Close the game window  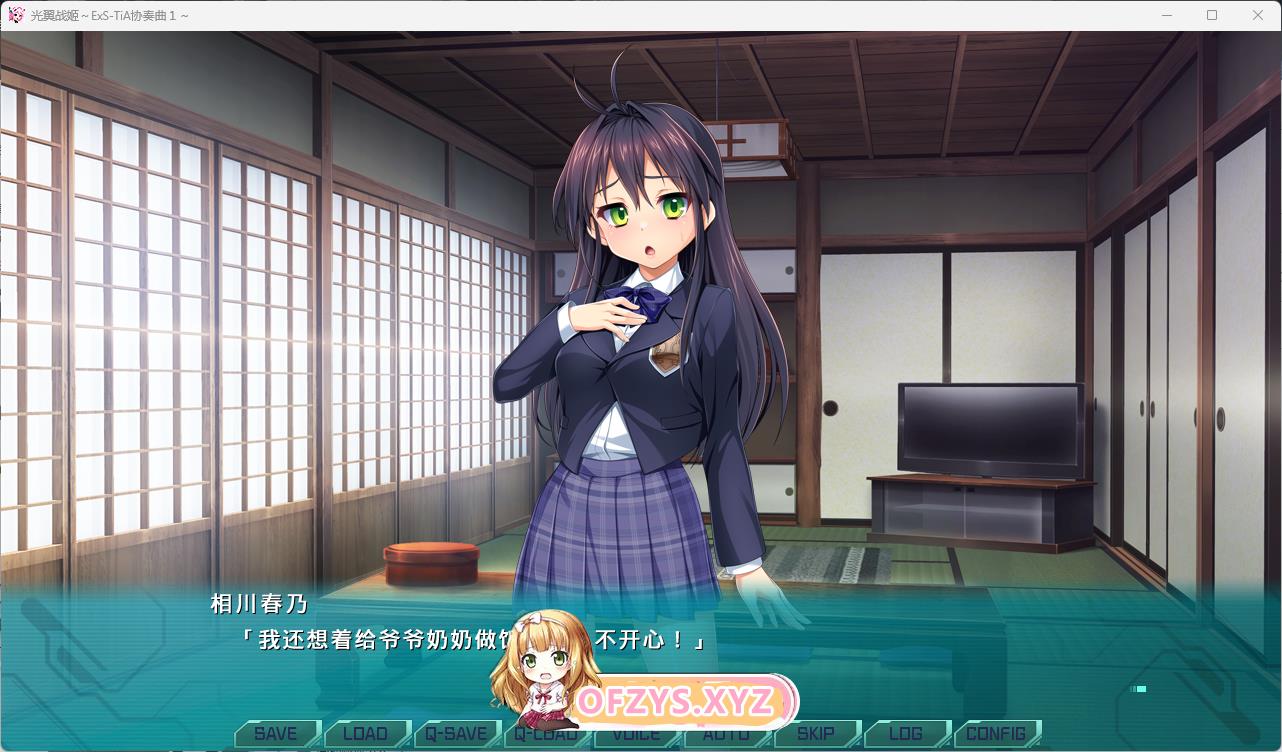pos(1258,15)
